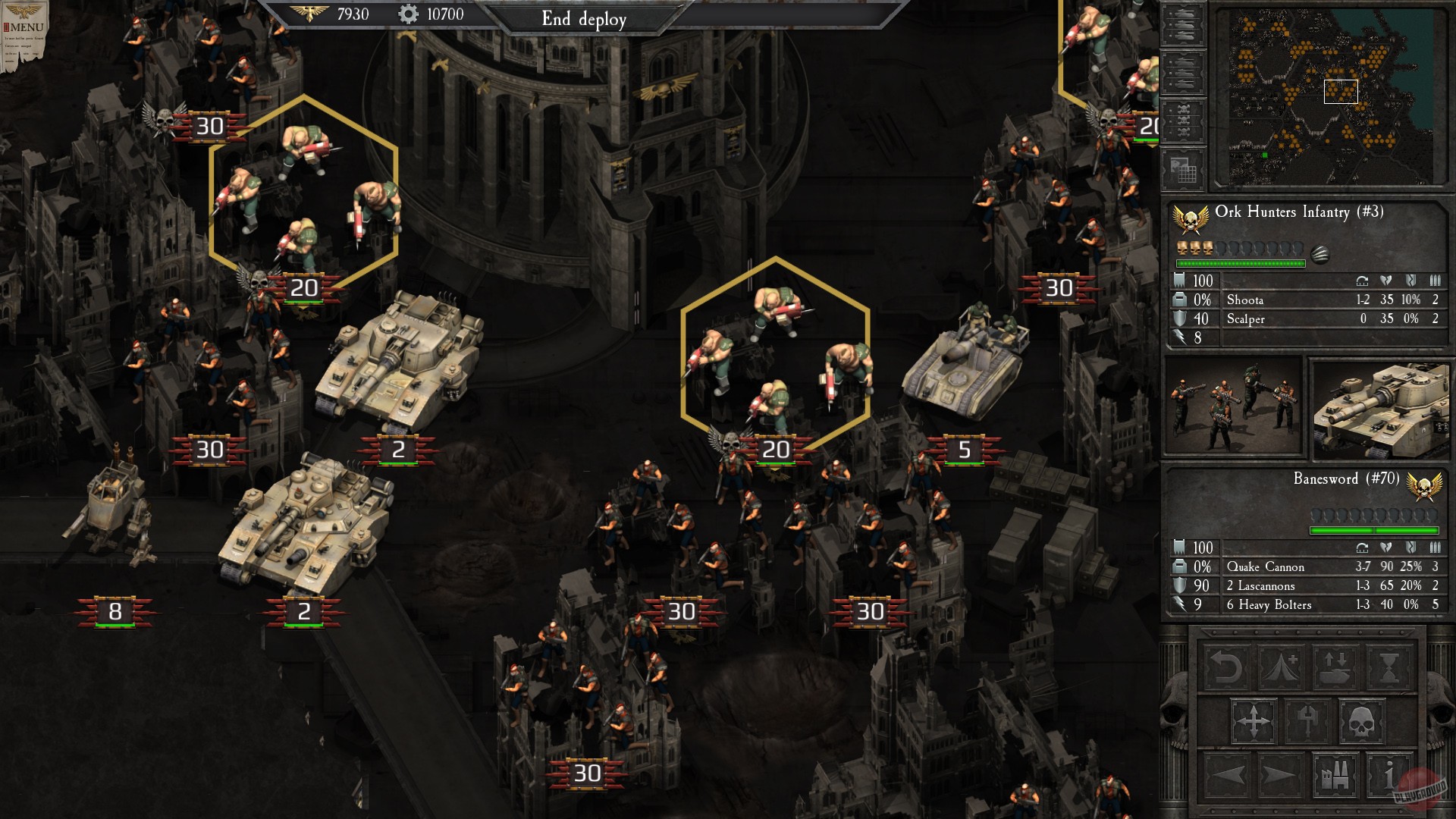This screenshot has width=1456, height=819.
Task: Toggle the map overlay icon below the skull panel
Action: click(1183, 168)
